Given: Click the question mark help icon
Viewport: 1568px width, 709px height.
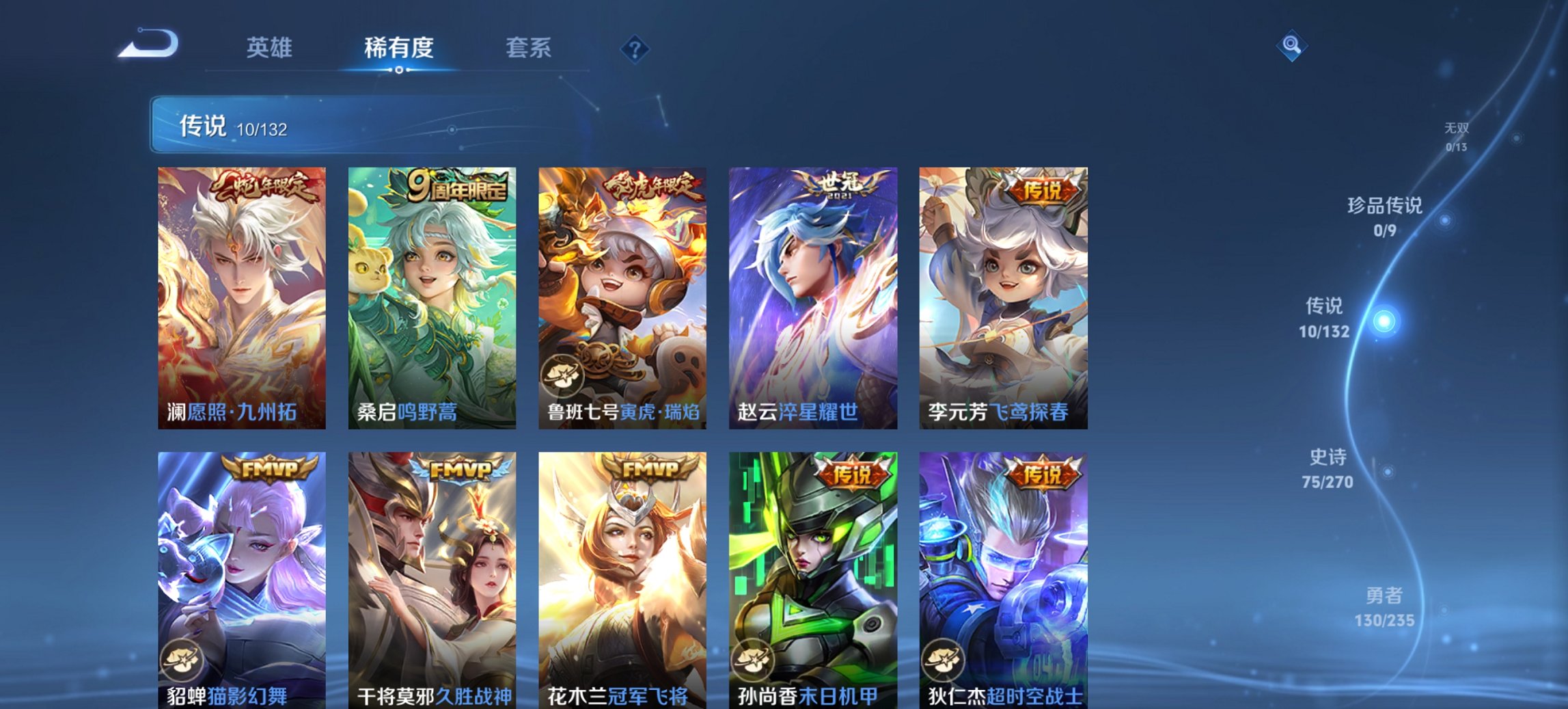Looking at the screenshot, I should [635, 48].
